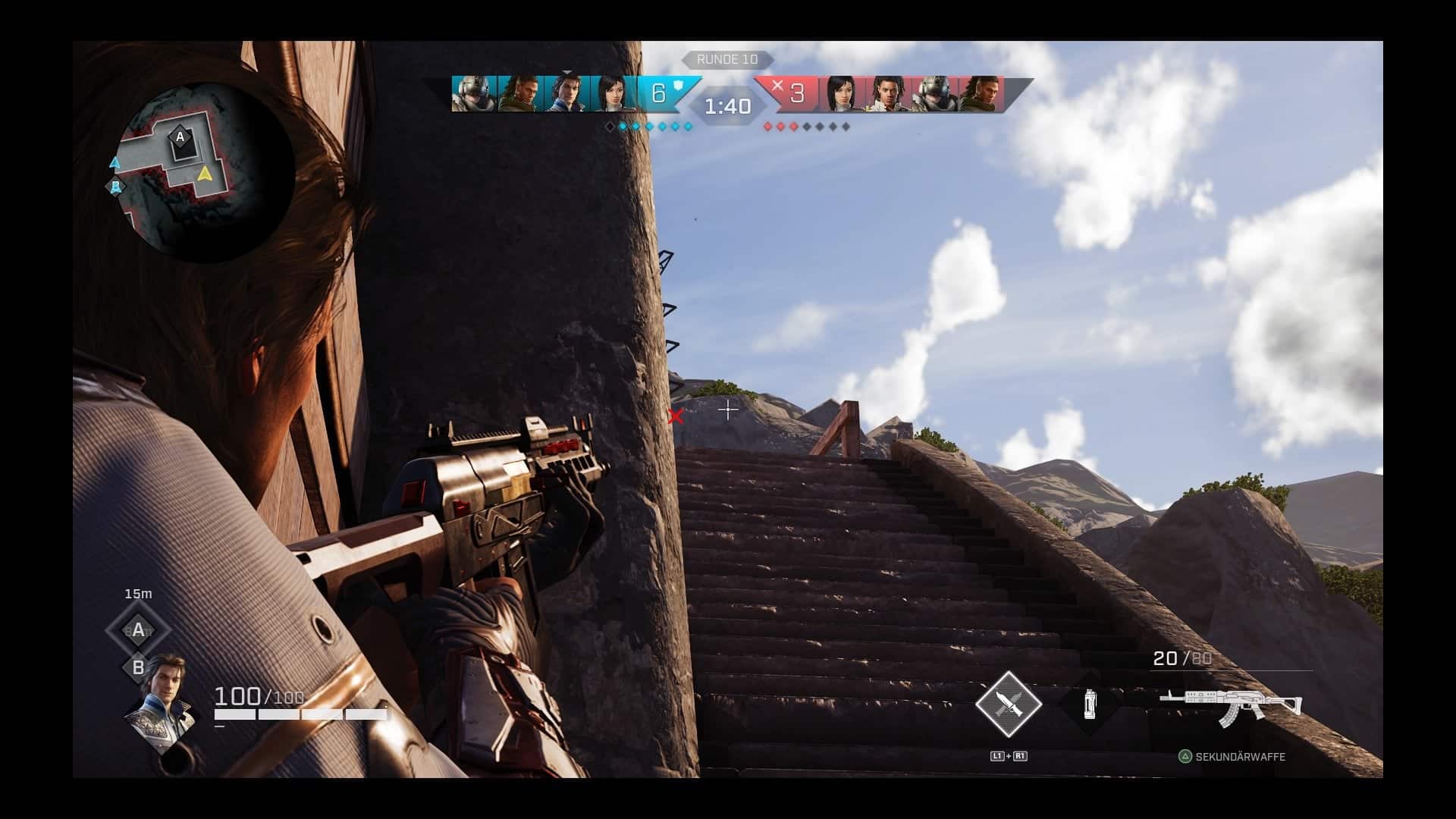Click the helmeted soldier portrait on red team
The image size is (1456, 819).
pos(934,94)
